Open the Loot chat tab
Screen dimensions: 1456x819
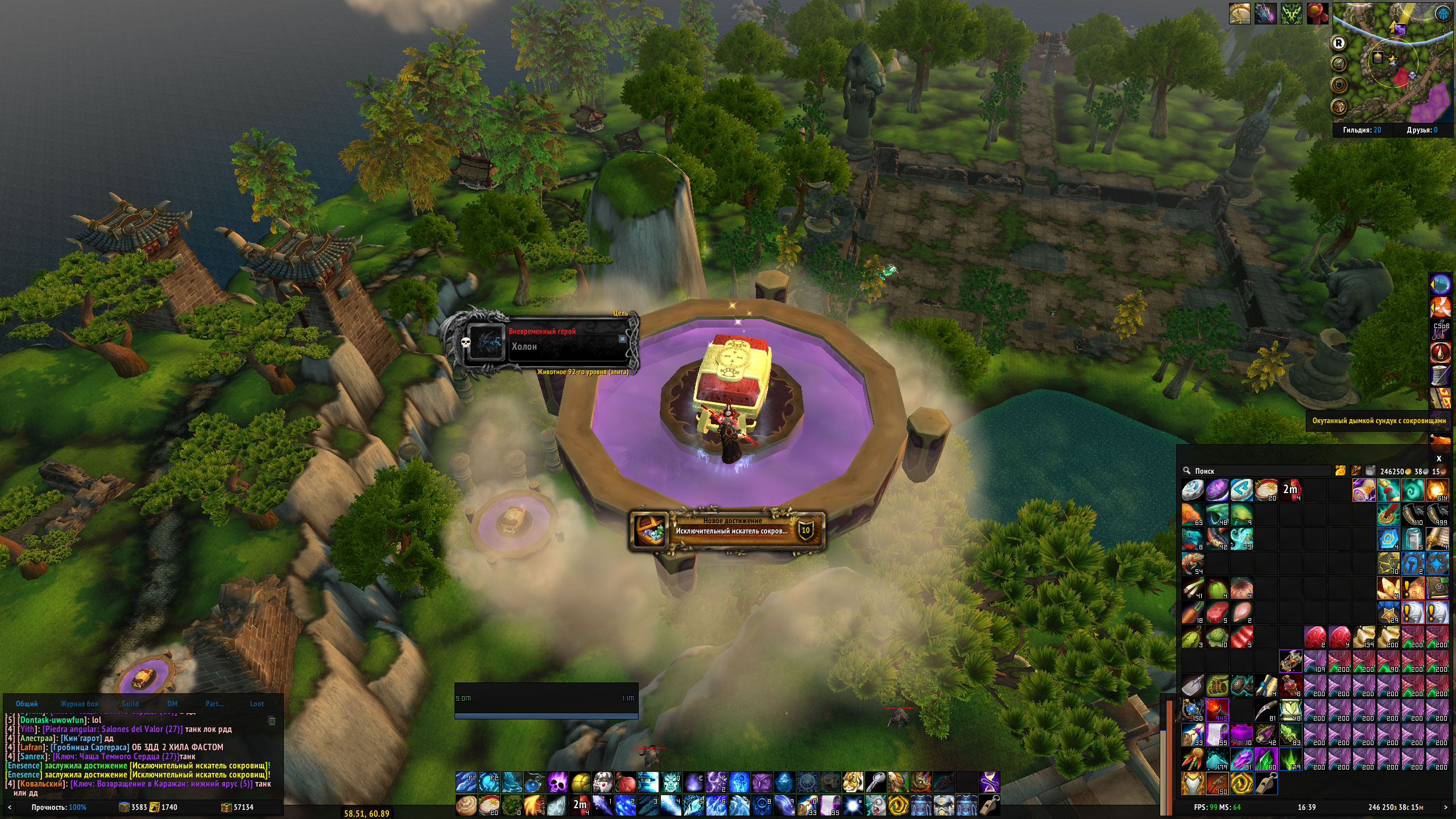[x=257, y=704]
